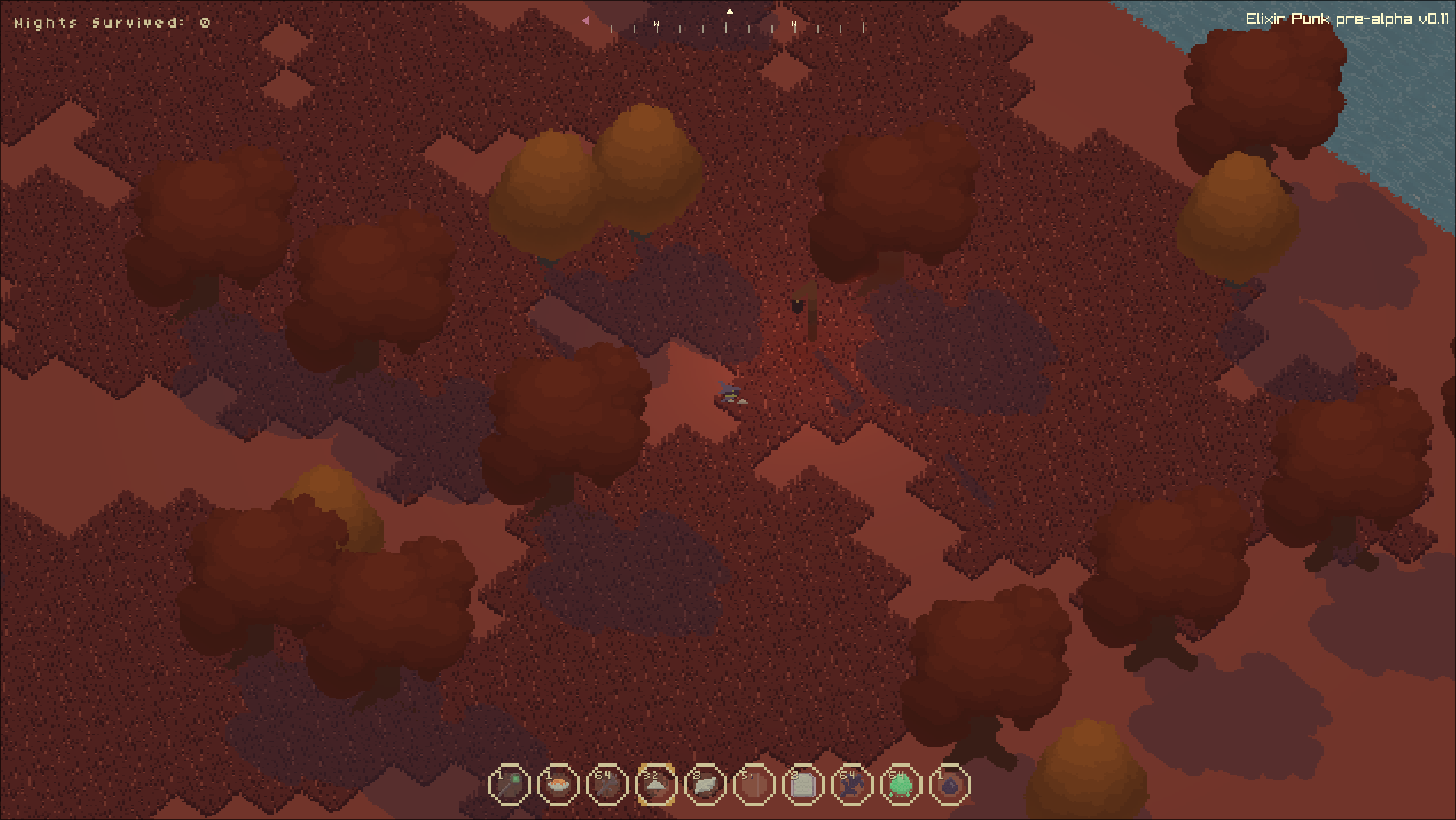The width and height of the screenshot is (1456, 820).
Task: Select the brown wooden door slot
Action: point(754,785)
